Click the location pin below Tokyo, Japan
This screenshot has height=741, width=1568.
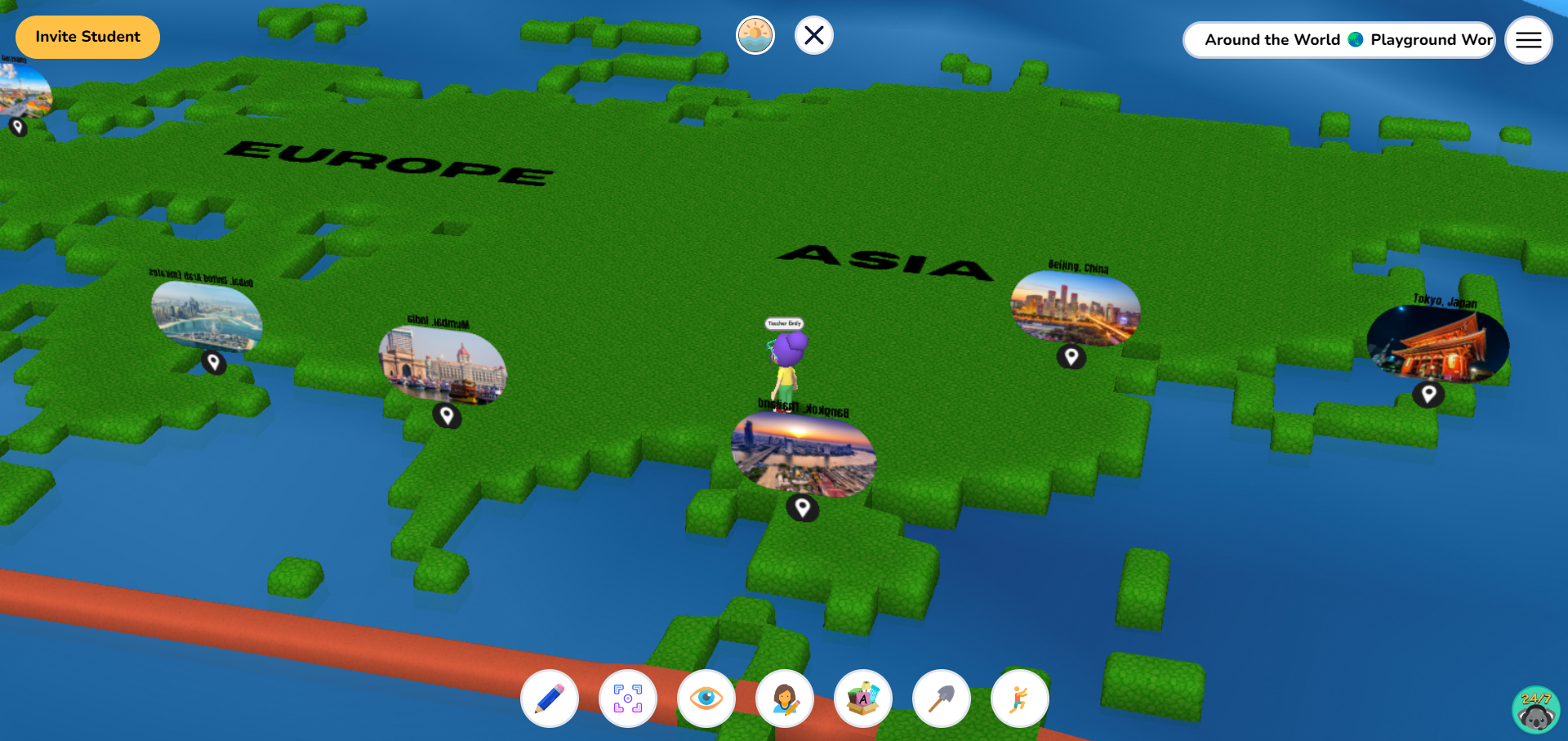click(x=1428, y=393)
